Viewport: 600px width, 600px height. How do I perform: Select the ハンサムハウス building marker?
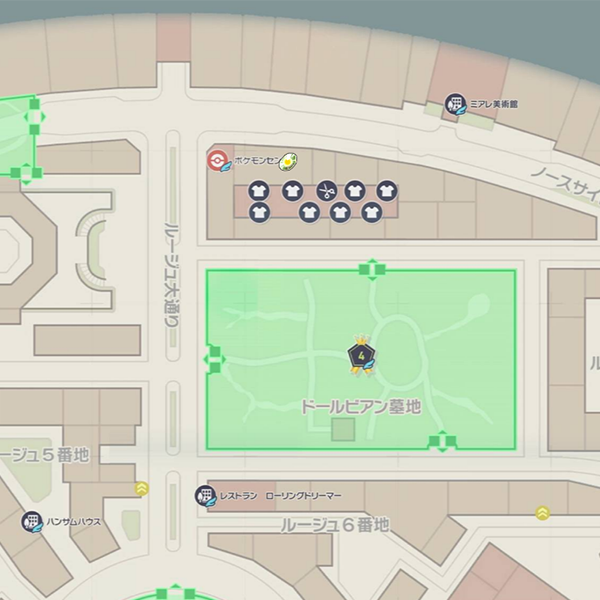coord(33,522)
